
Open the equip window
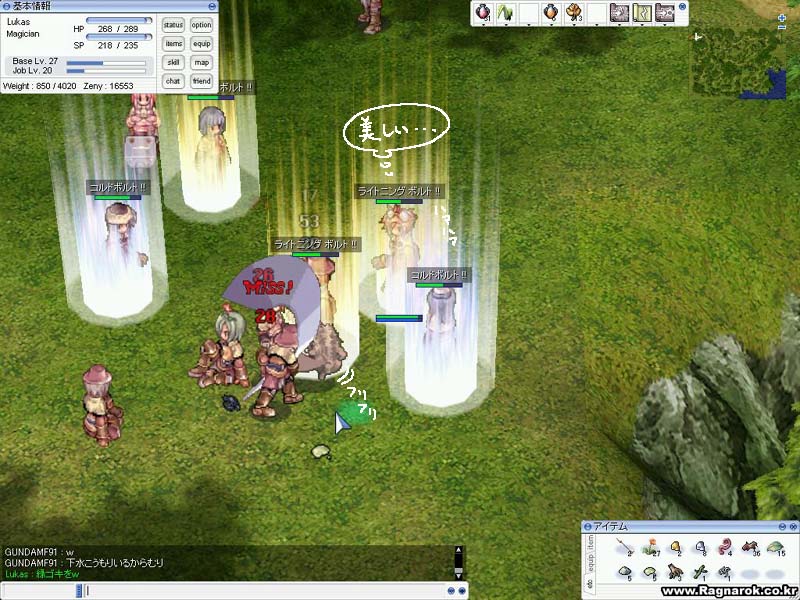[x=202, y=44]
